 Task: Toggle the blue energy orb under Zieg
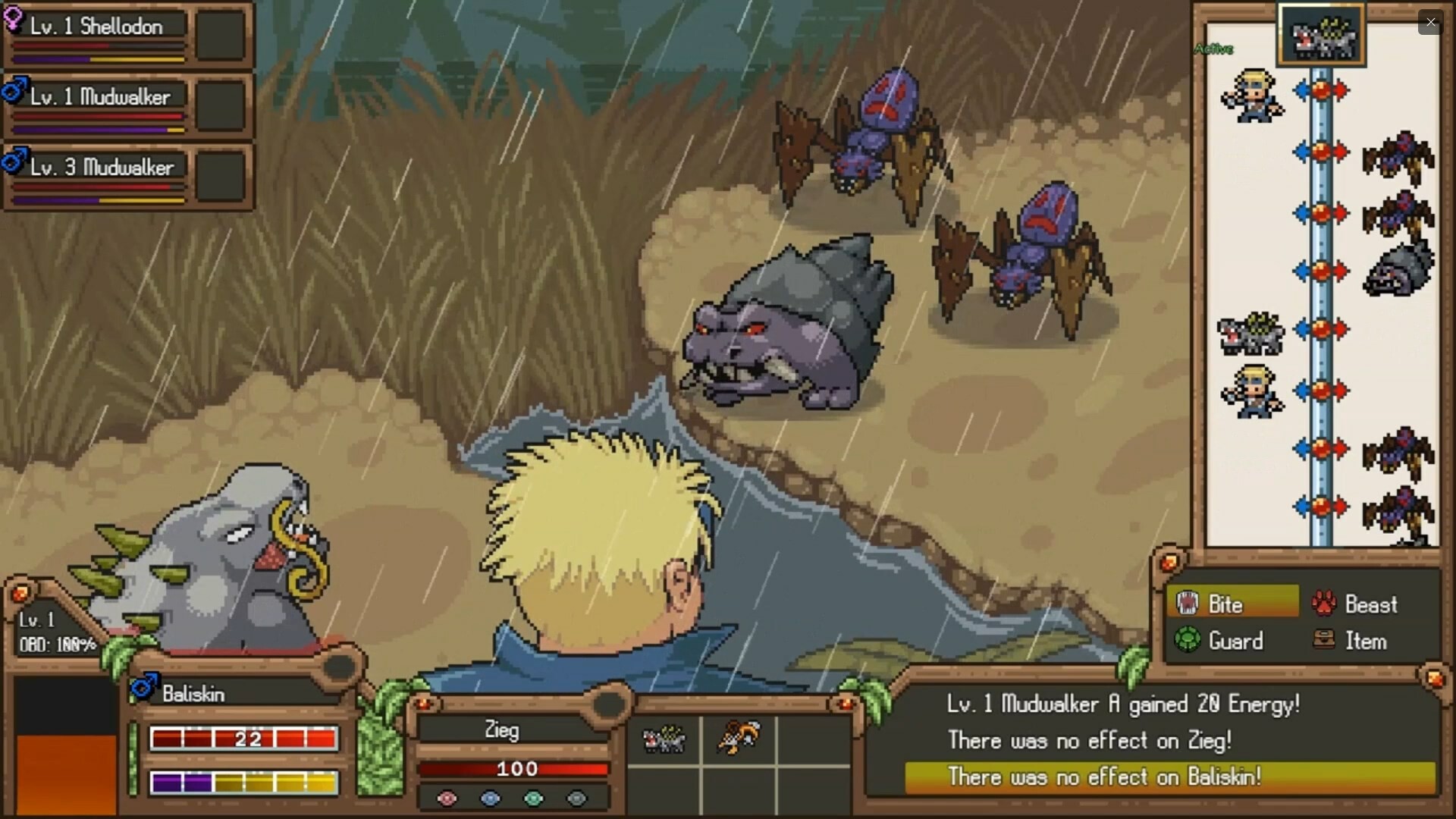tap(491, 799)
